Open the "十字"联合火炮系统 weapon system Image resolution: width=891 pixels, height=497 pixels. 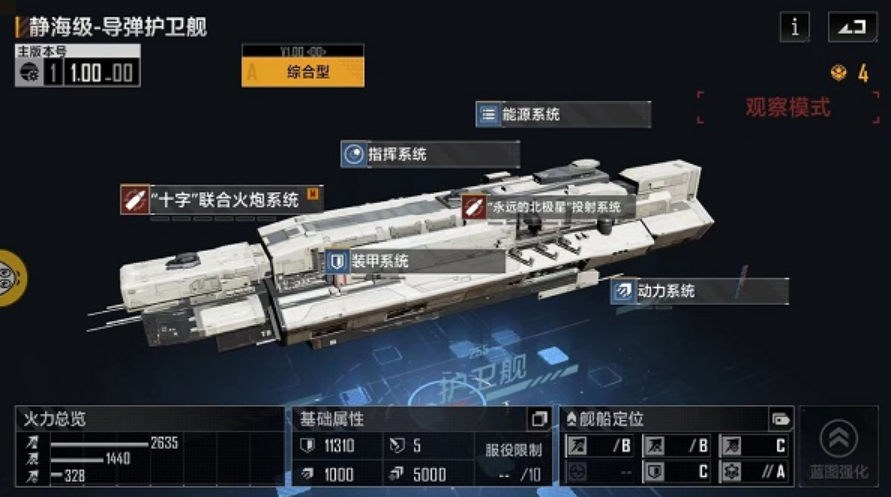tap(221, 199)
